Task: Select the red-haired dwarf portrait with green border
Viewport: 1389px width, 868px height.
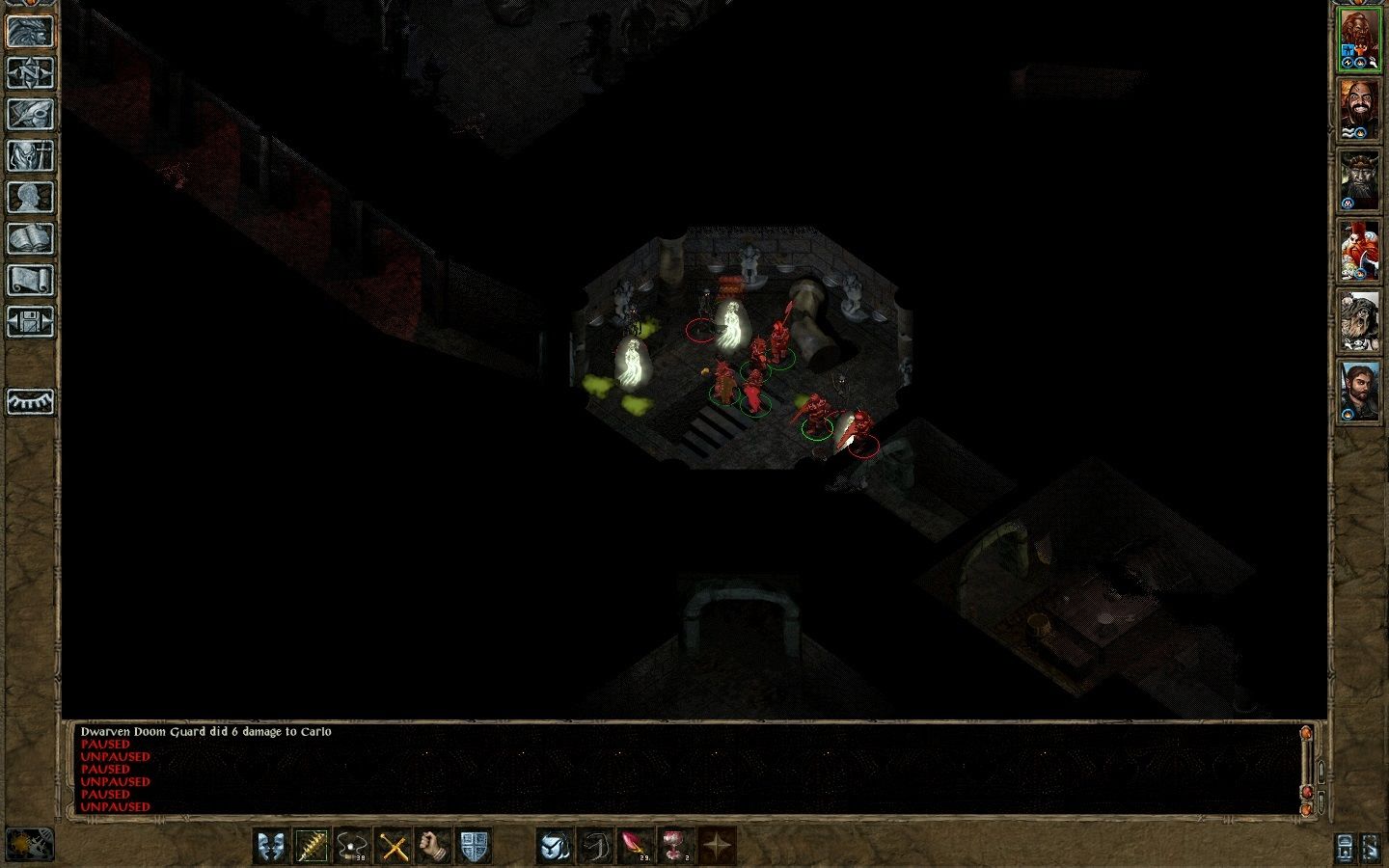Action: click(x=1359, y=41)
